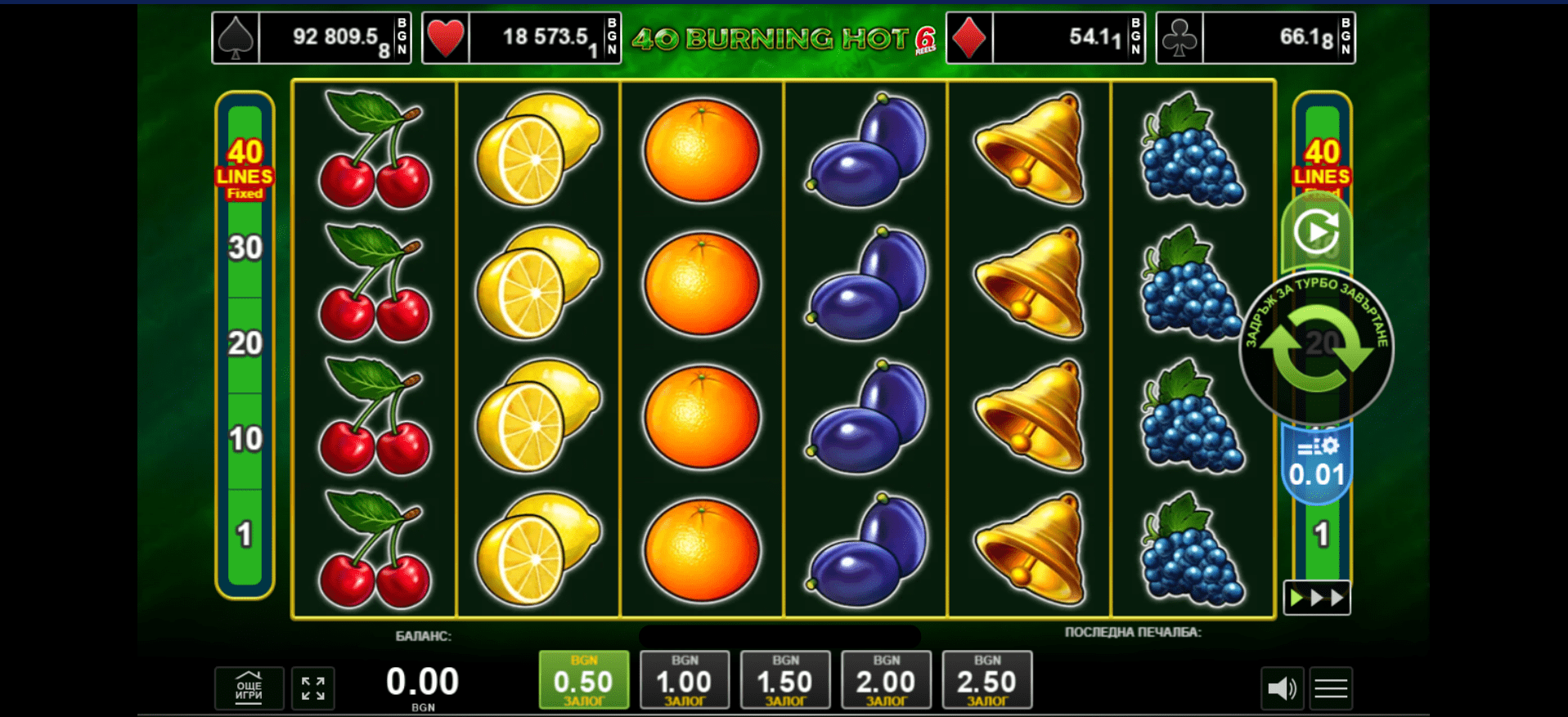Image resolution: width=1568 pixels, height=717 pixels.
Task: Set the bet to 1.50 BGN
Action: [785, 679]
